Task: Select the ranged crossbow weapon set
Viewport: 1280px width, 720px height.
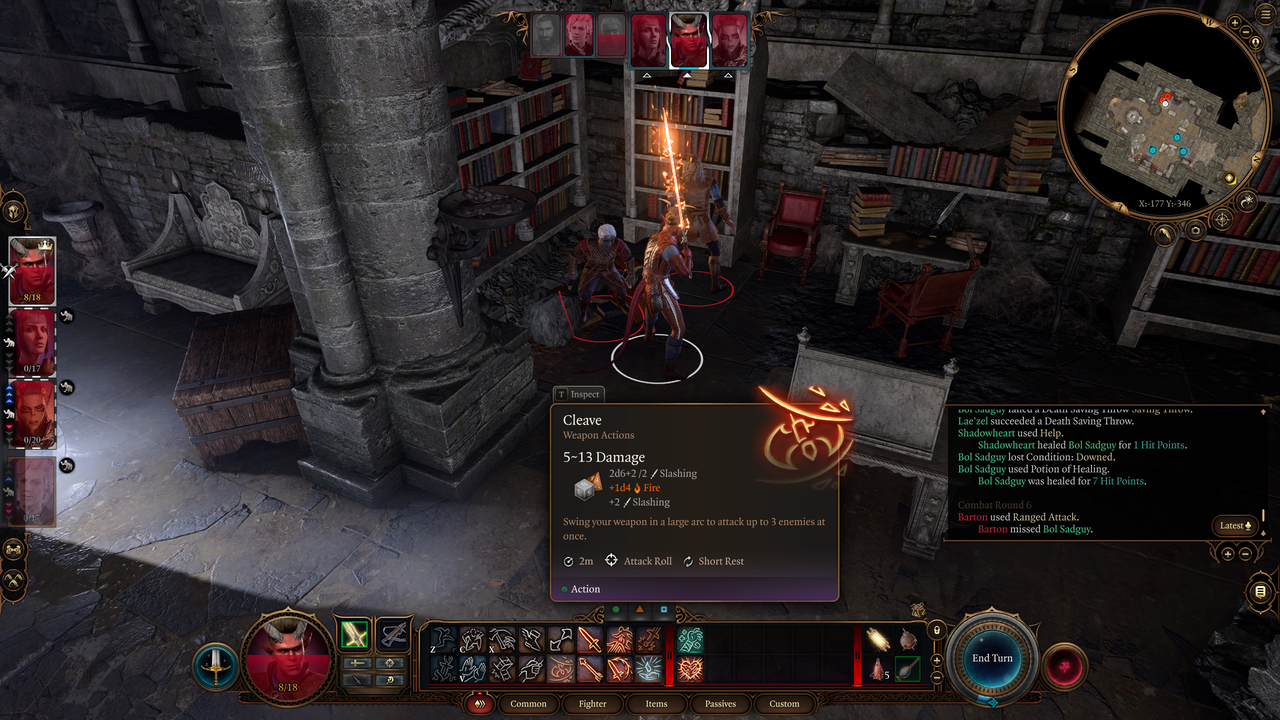Action: (x=394, y=634)
